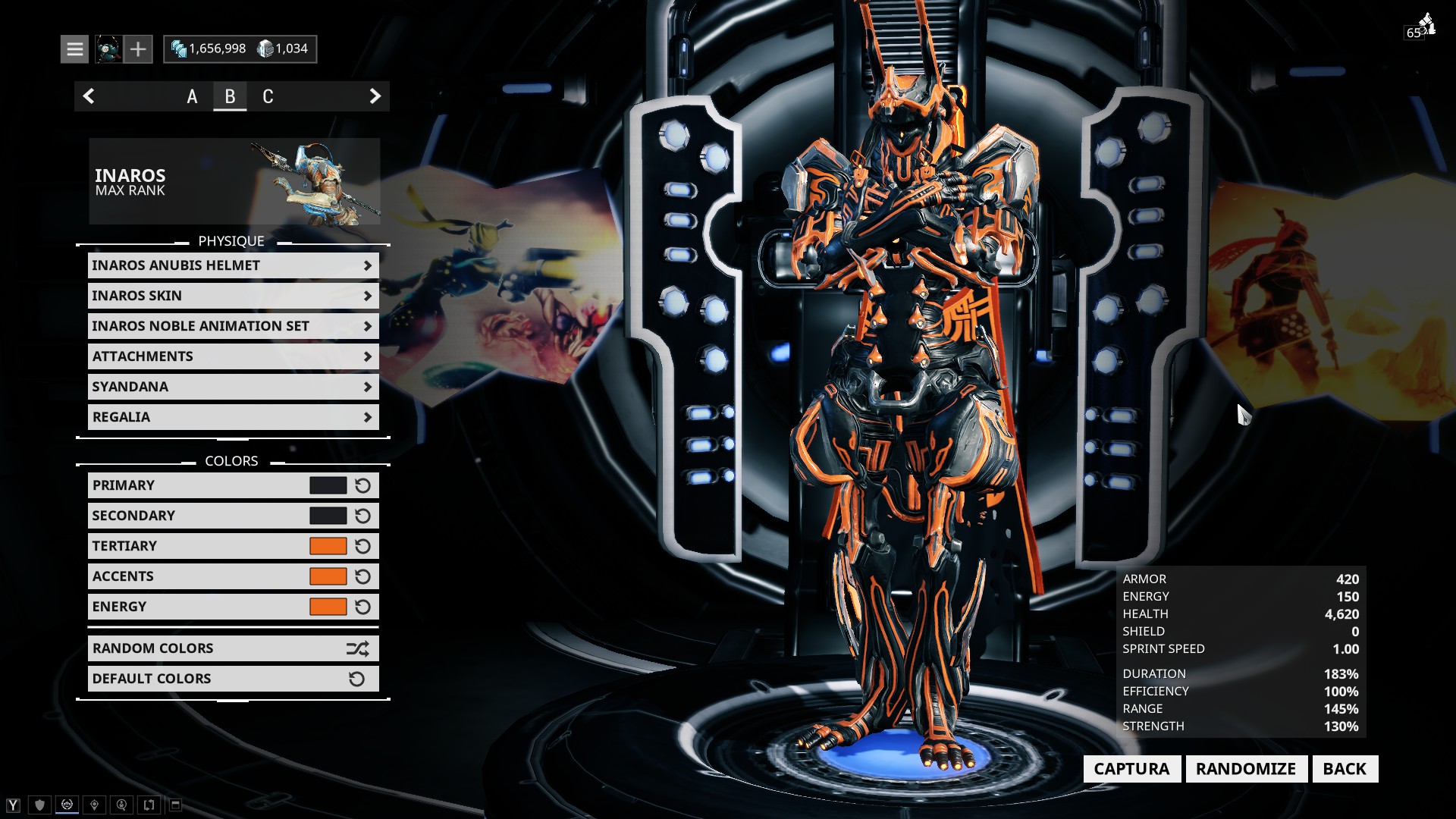The image size is (1456, 819).
Task: Expand the SYANDANA options
Action: (x=233, y=387)
